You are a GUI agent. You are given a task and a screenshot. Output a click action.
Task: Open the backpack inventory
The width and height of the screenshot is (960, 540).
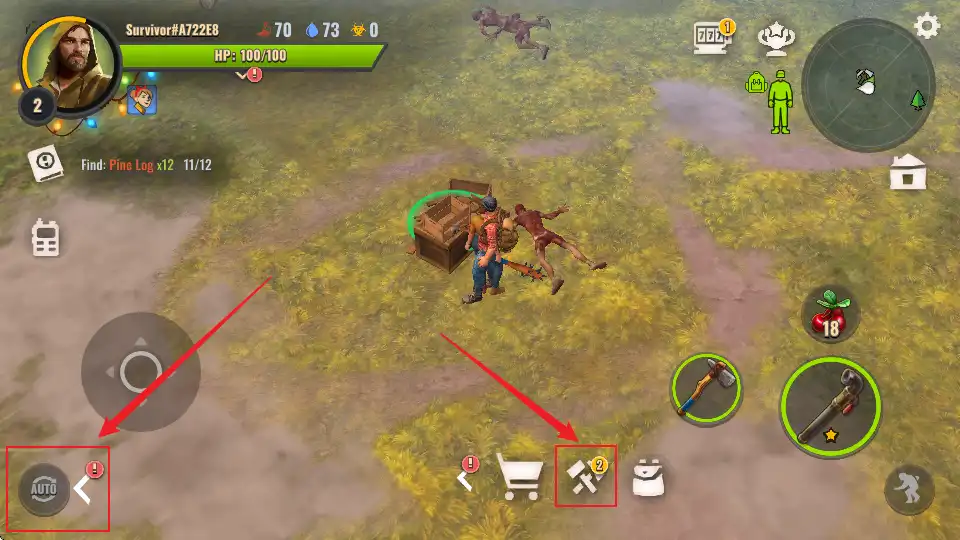pyautogui.click(x=649, y=480)
